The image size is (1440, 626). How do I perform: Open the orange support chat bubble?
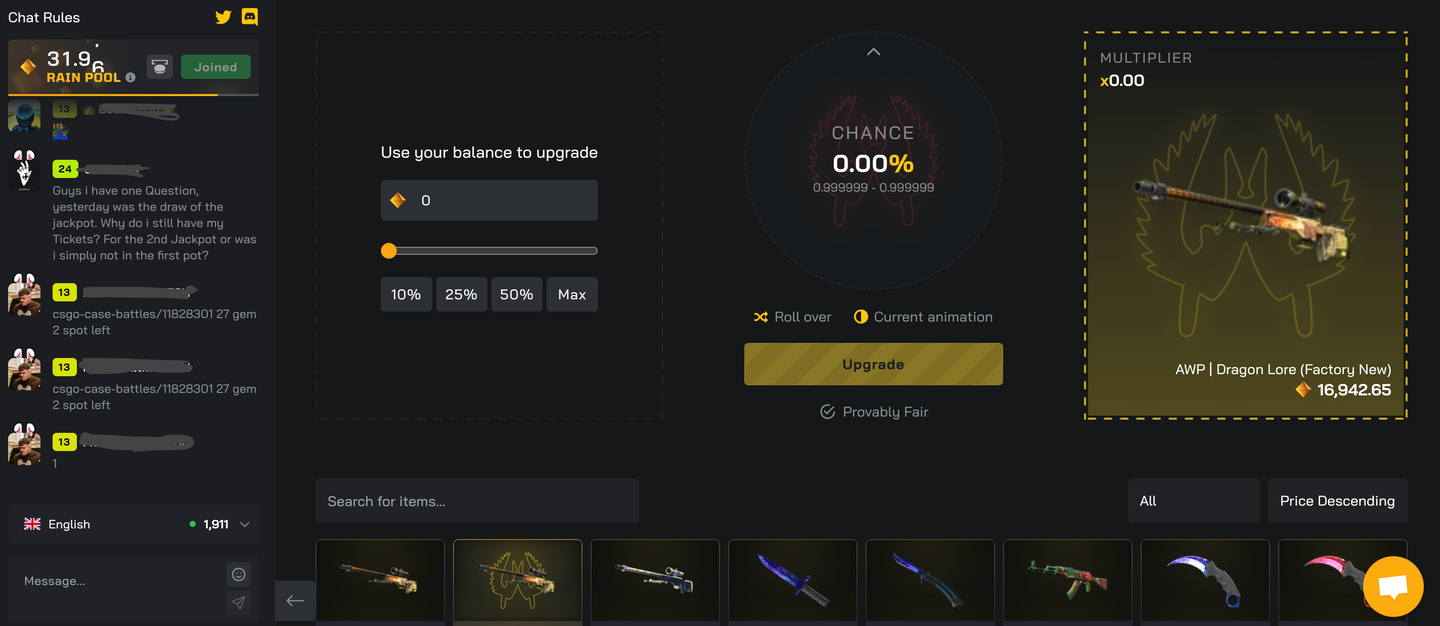coord(1393,587)
